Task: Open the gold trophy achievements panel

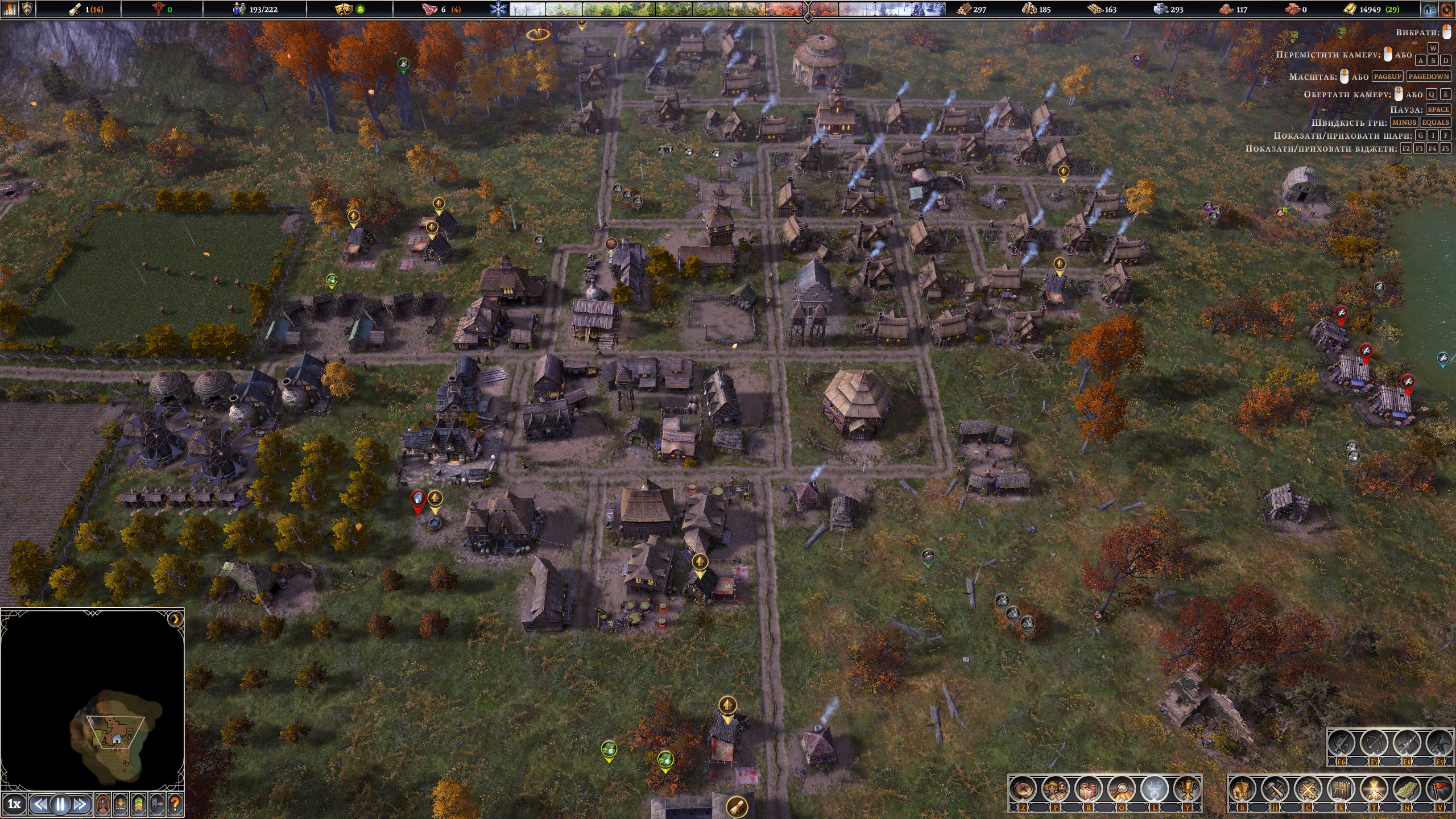Action: (x=1186, y=789)
